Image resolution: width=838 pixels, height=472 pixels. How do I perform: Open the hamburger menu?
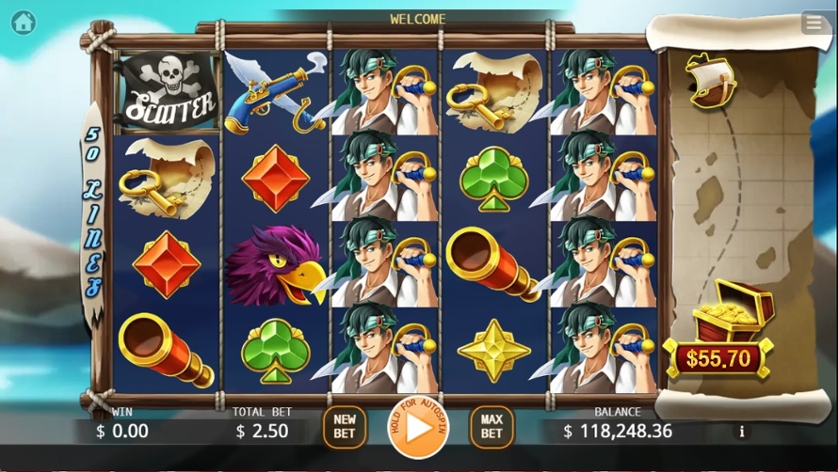[x=815, y=23]
